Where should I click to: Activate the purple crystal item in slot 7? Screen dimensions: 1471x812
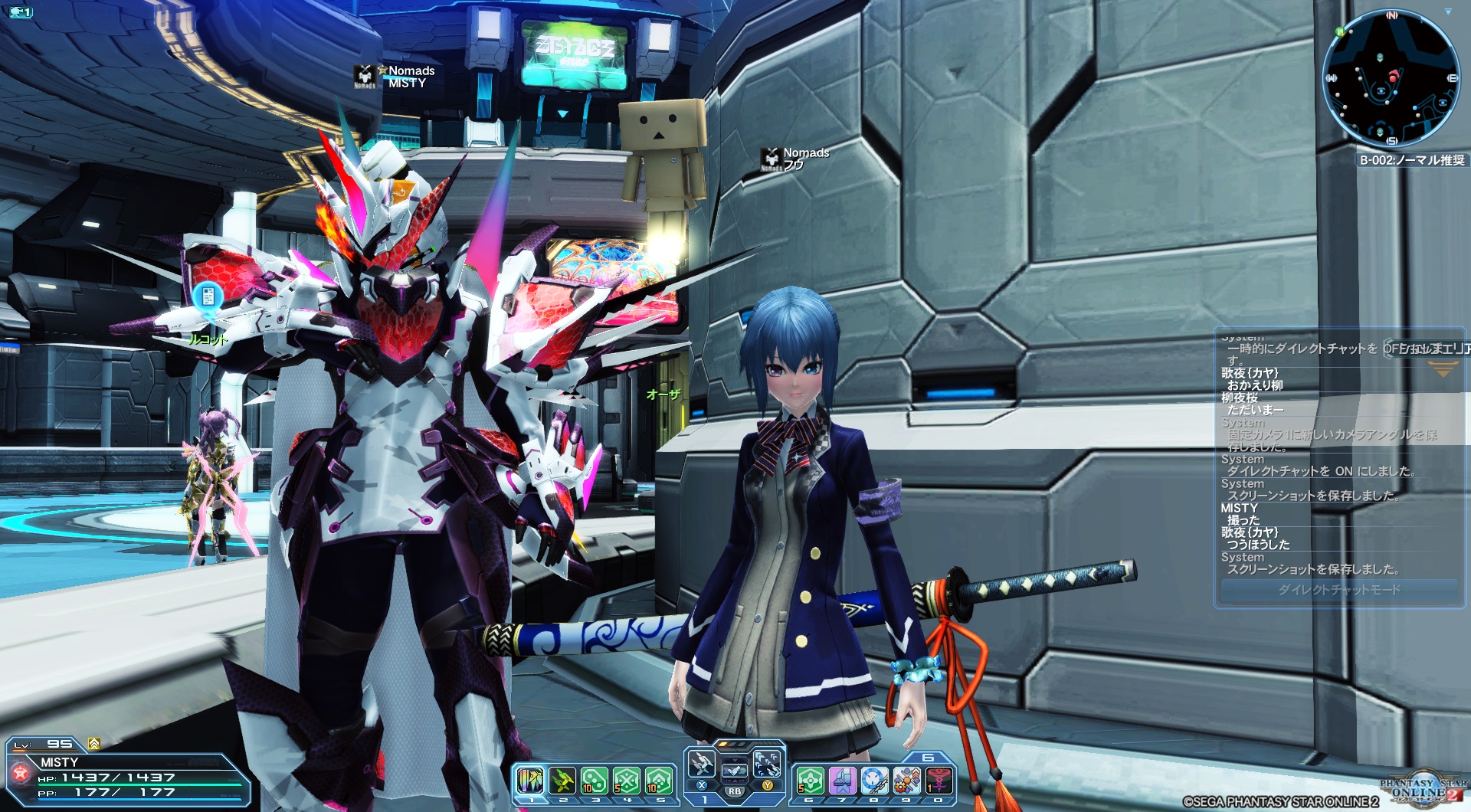coord(842,781)
